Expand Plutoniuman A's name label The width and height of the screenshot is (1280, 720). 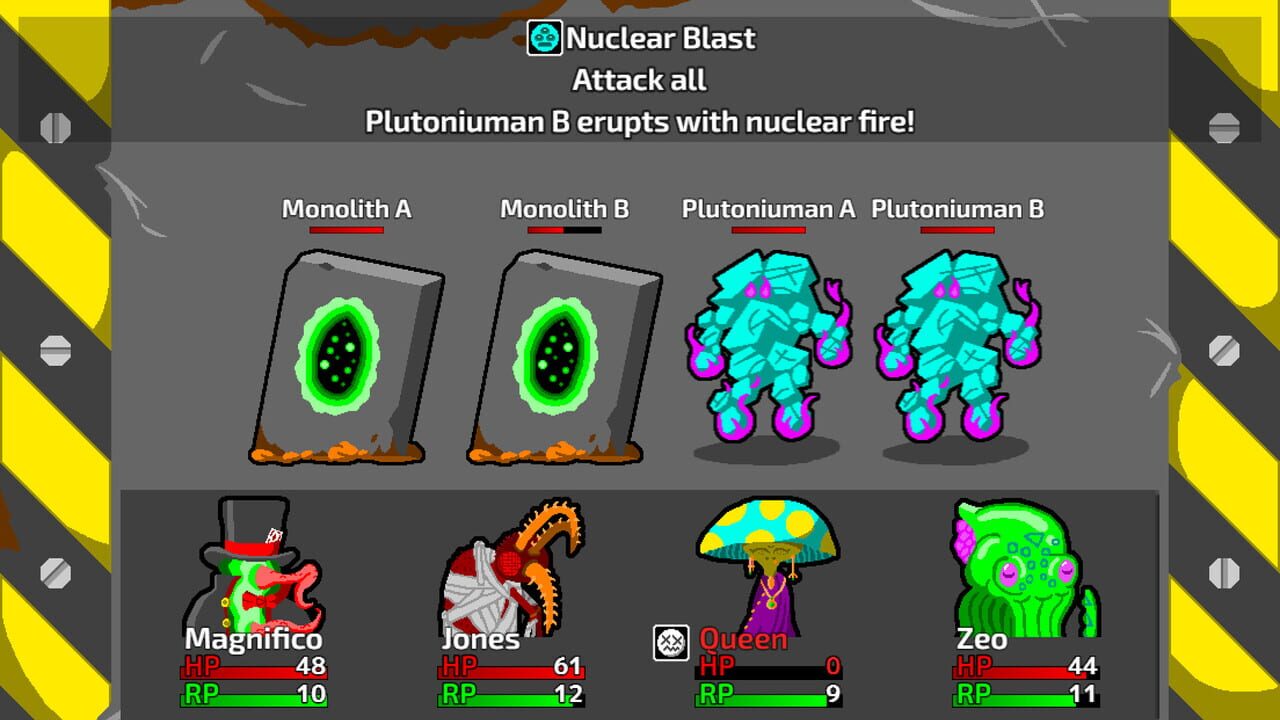tap(768, 209)
